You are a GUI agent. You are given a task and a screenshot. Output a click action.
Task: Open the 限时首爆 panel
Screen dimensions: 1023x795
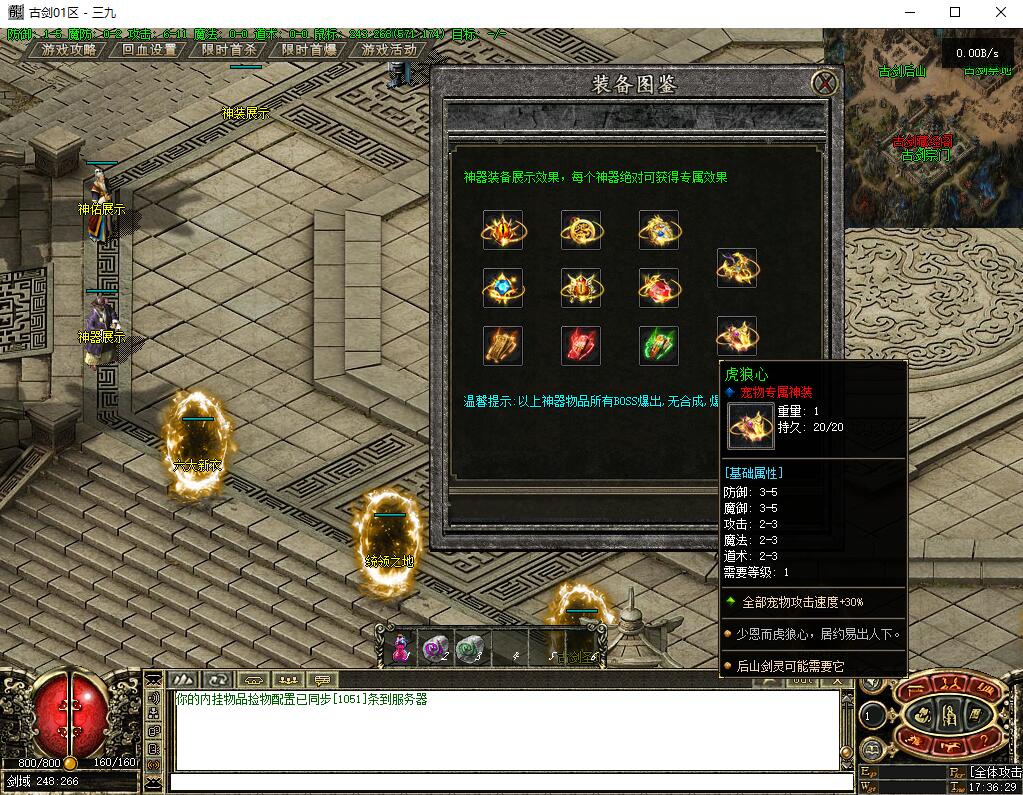coord(309,49)
